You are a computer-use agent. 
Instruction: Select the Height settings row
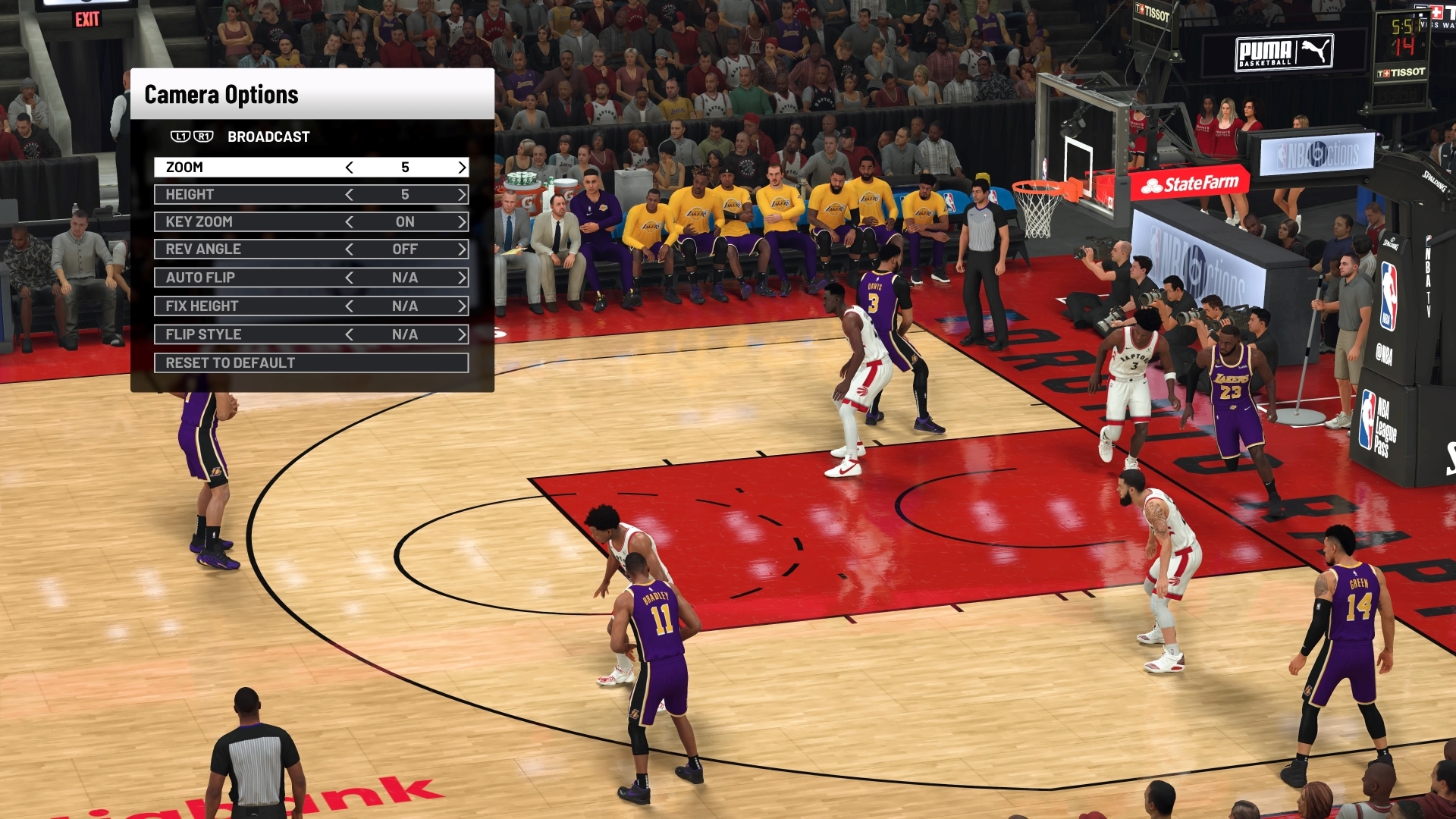point(227,195)
